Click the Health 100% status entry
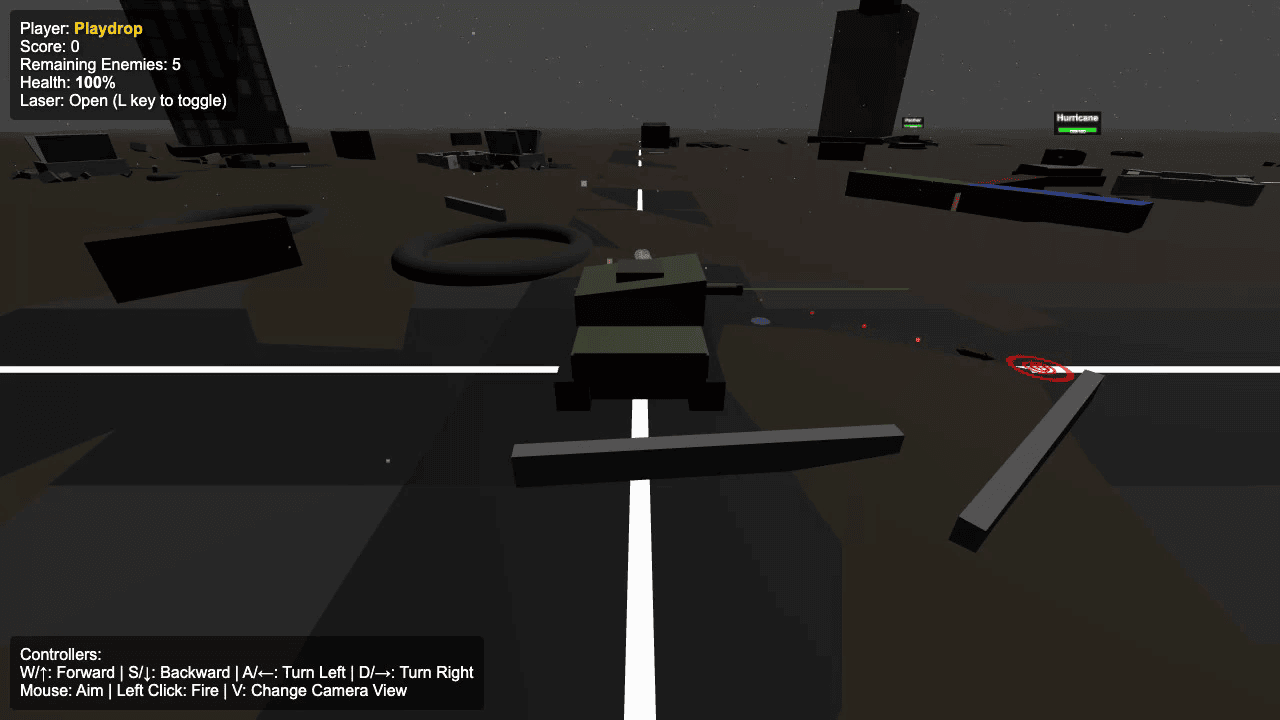Image resolution: width=1280 pixels, height=720 pixels. point(66,82)
